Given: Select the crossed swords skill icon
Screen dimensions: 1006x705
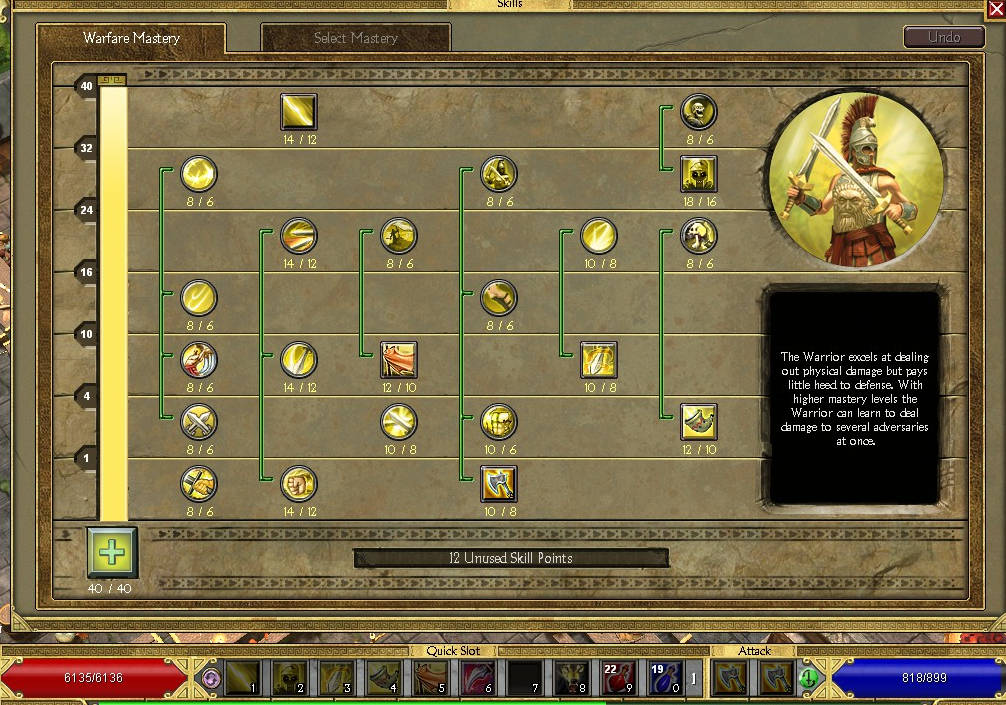Looking at the screenshot, I should pyautogui.click(x=199, y=422).
